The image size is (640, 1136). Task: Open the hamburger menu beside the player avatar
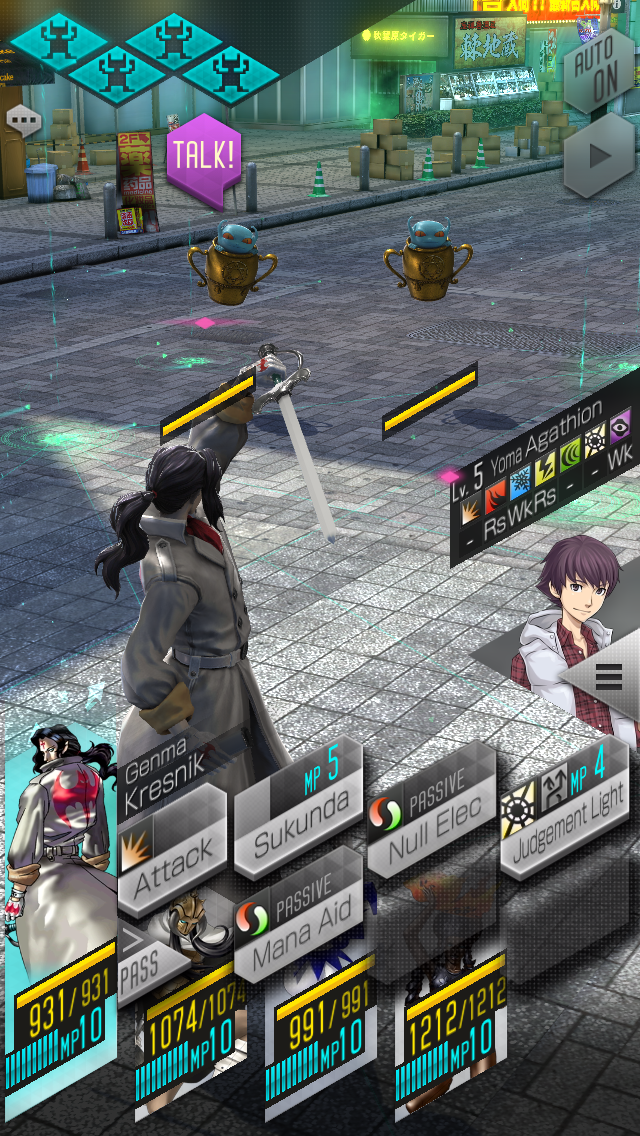[x=608, y=677]
